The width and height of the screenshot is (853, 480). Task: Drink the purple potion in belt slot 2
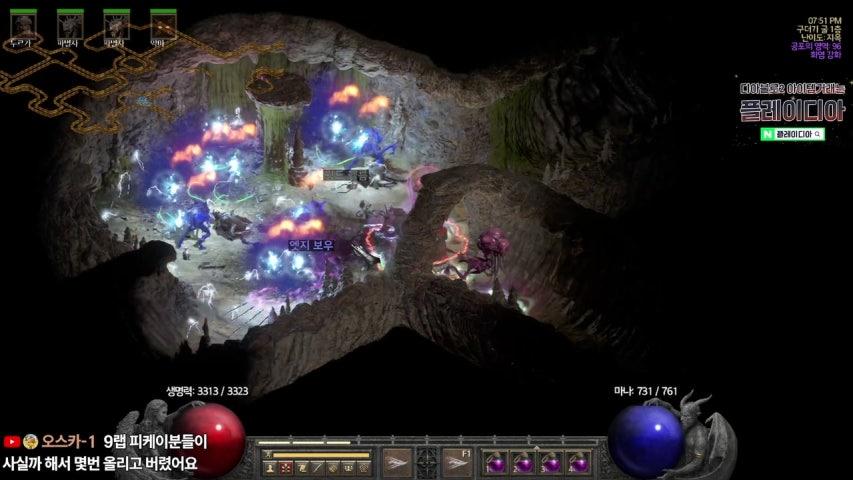(522, 462)
